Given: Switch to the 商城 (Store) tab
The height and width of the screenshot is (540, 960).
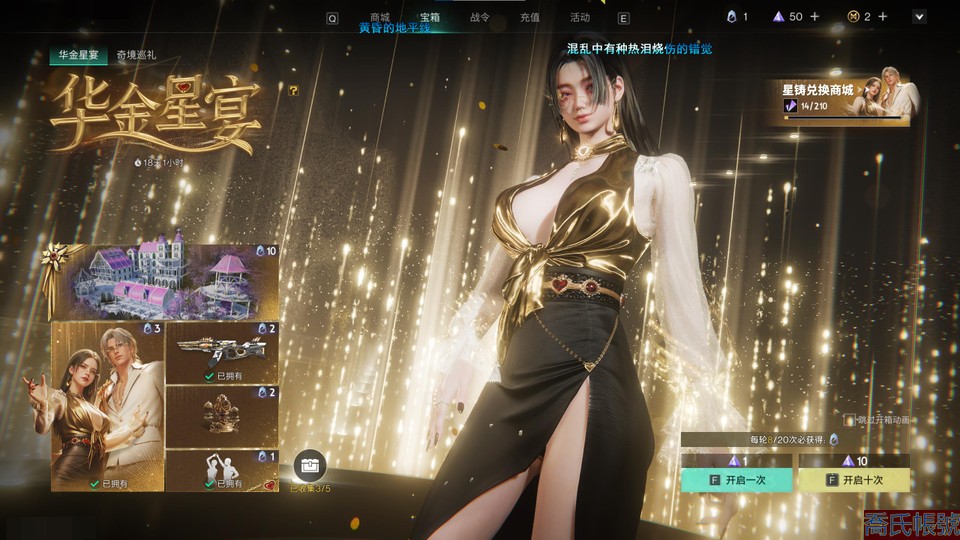Looking at the screenshot, I should point(380,17).
